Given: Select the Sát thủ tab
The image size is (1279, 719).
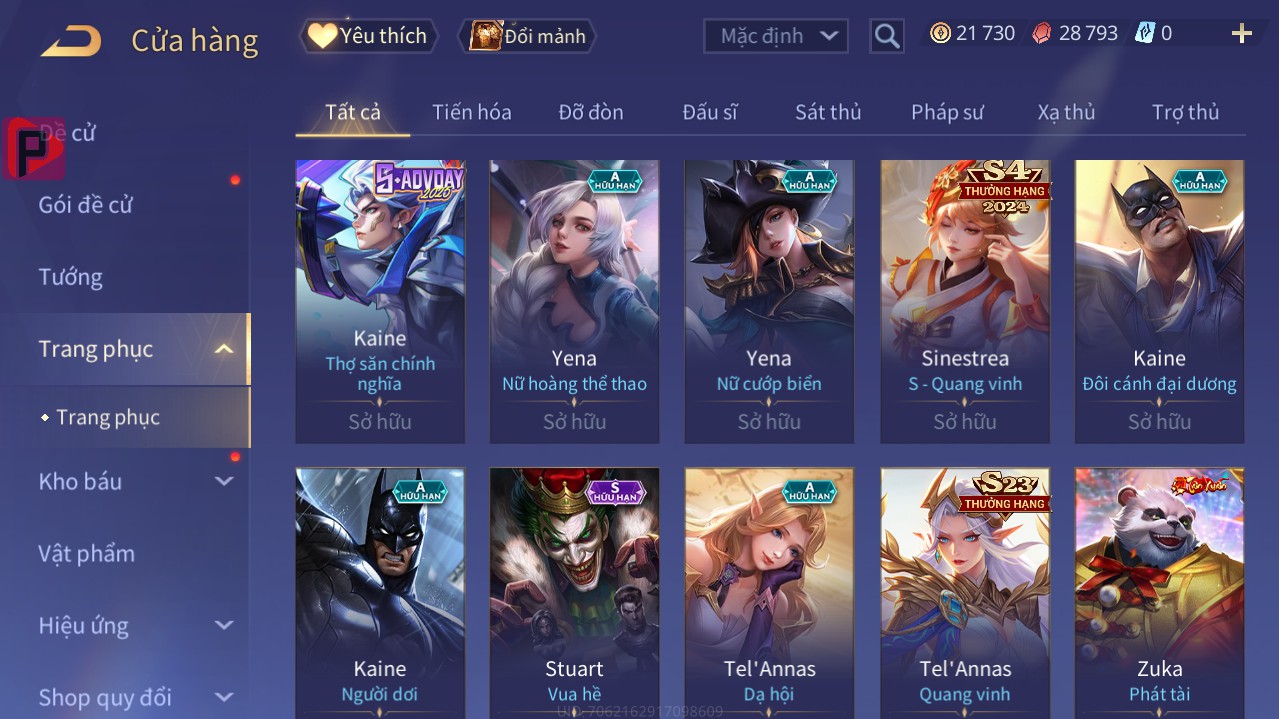Looking at the screenshot, I should (x=828, y=112).
